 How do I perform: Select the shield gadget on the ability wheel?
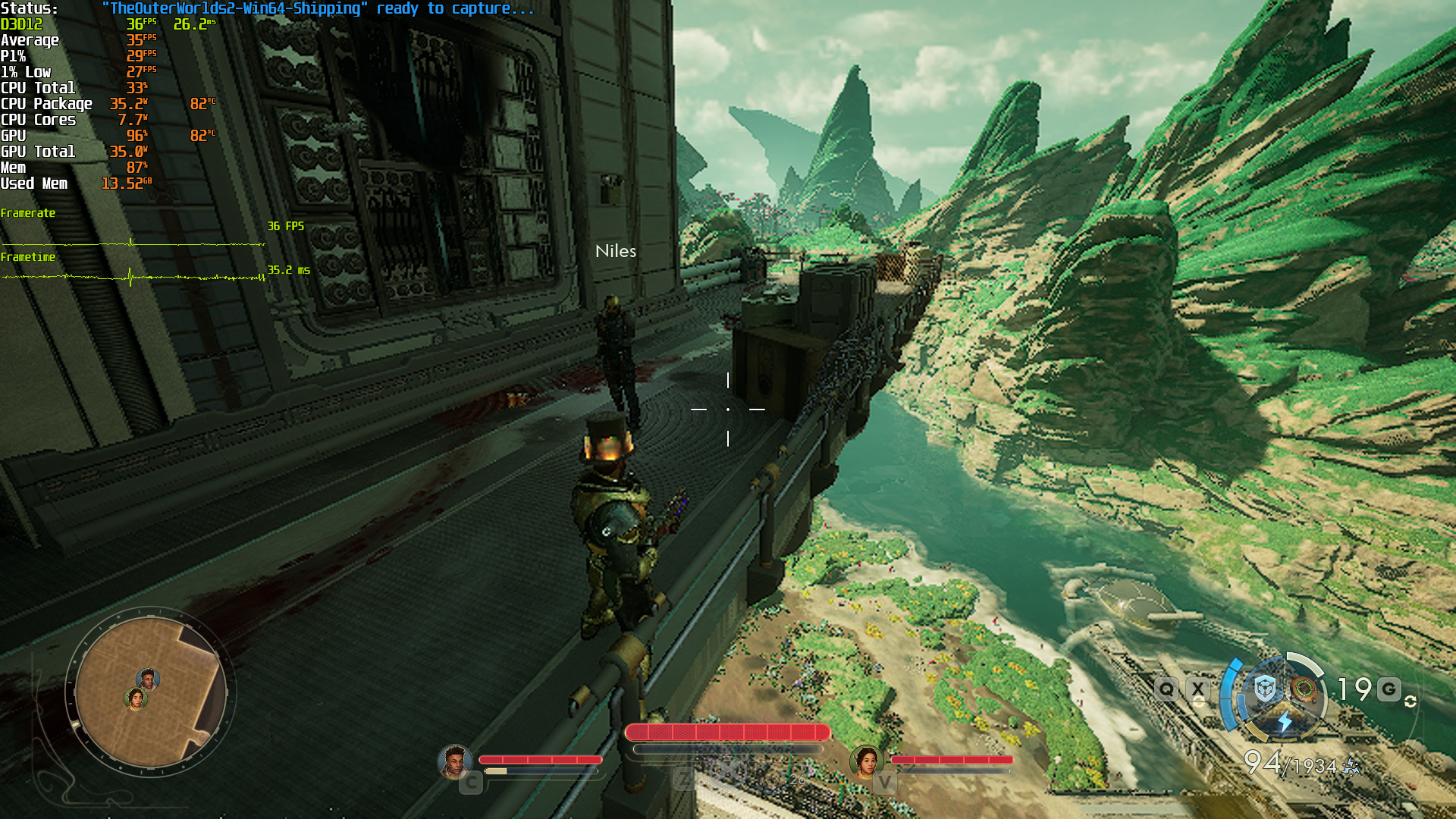click(x=1264, y=687)
